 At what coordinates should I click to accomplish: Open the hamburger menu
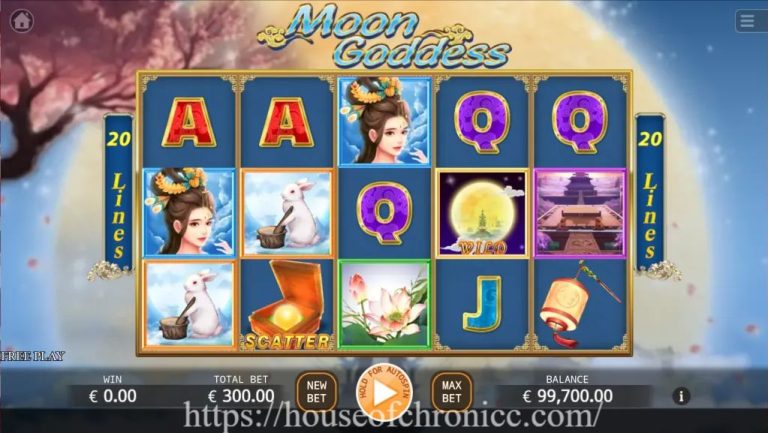pos(747,21)
